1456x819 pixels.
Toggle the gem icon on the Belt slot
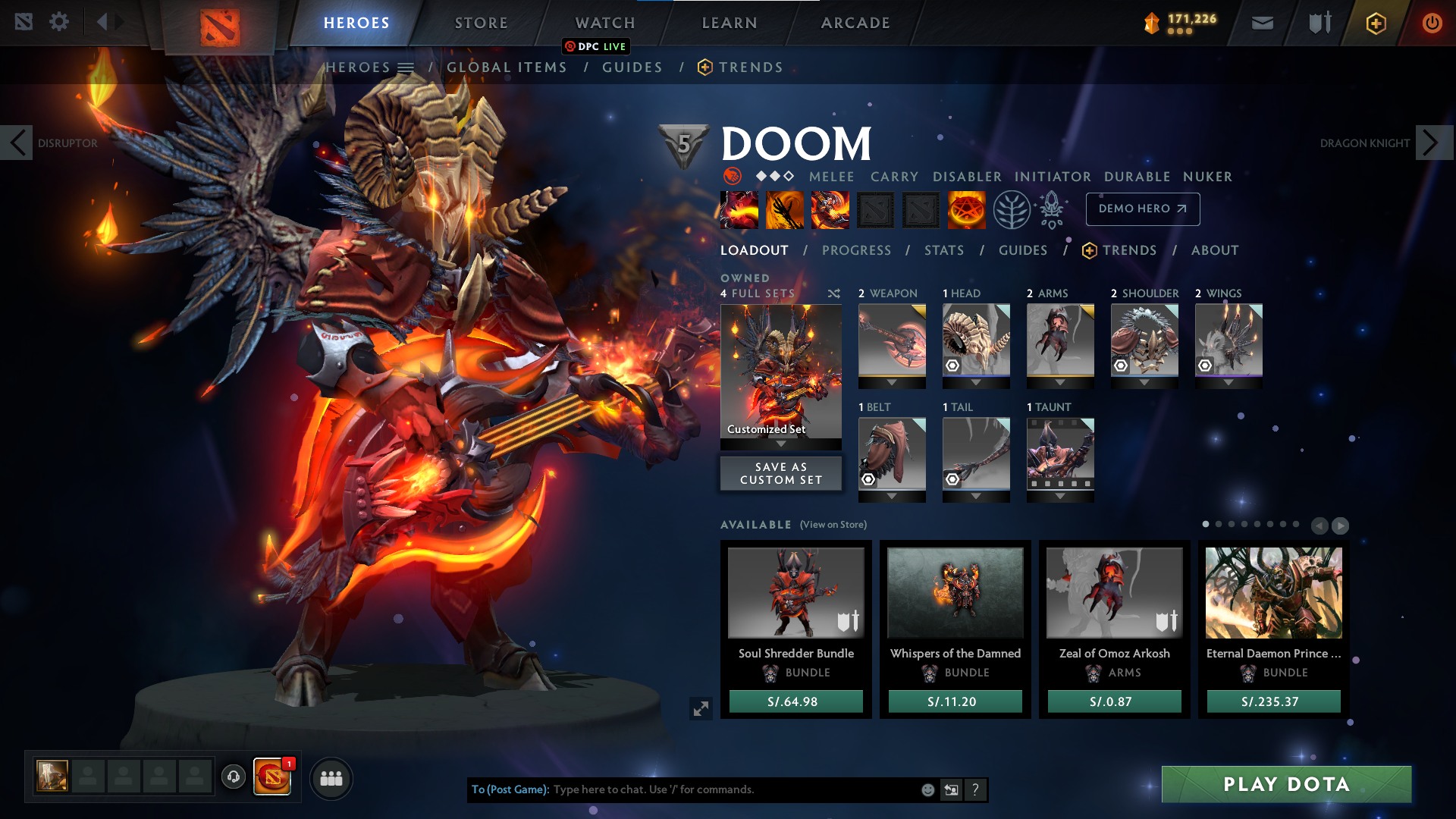(868, 479)
